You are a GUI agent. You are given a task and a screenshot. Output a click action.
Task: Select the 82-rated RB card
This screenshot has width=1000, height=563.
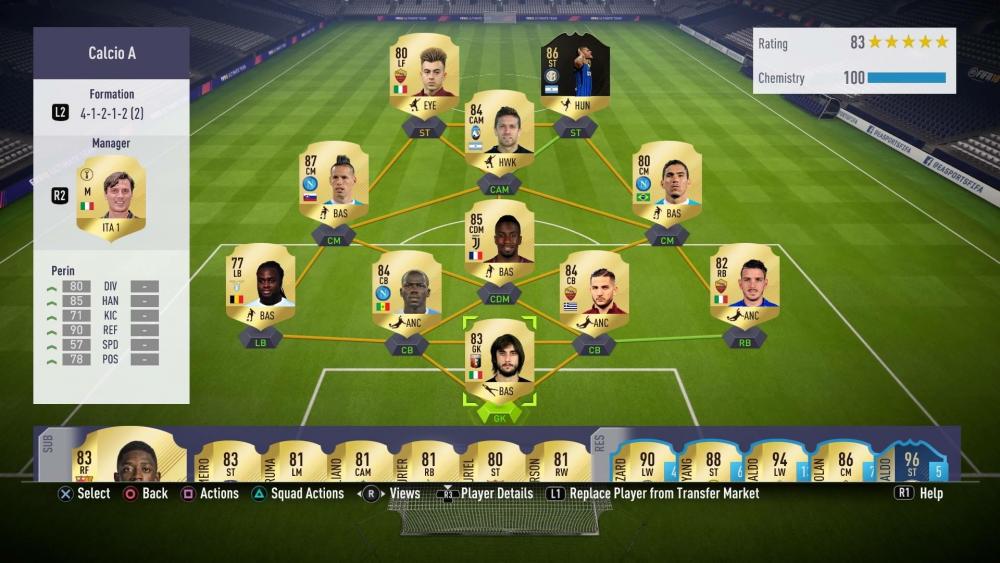(x=744, y=286)
